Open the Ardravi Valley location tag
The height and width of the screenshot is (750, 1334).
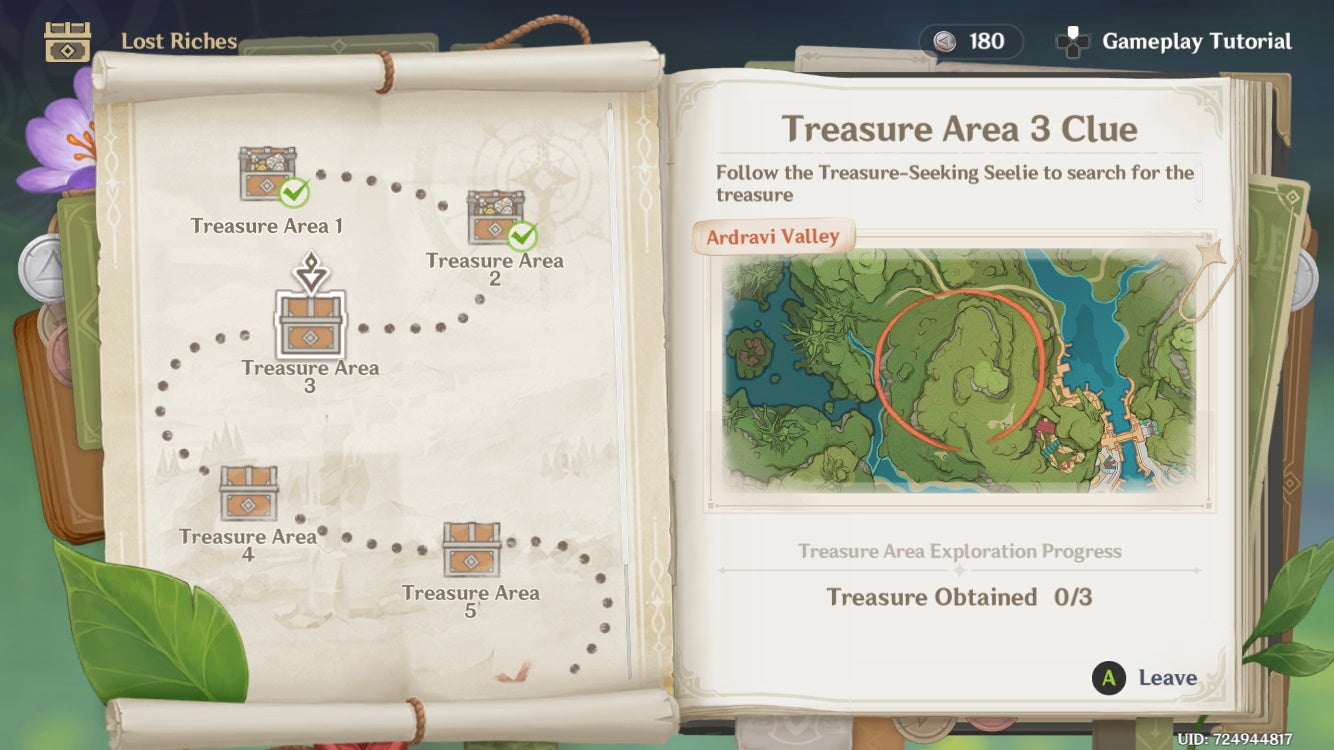tap(775, 236)
